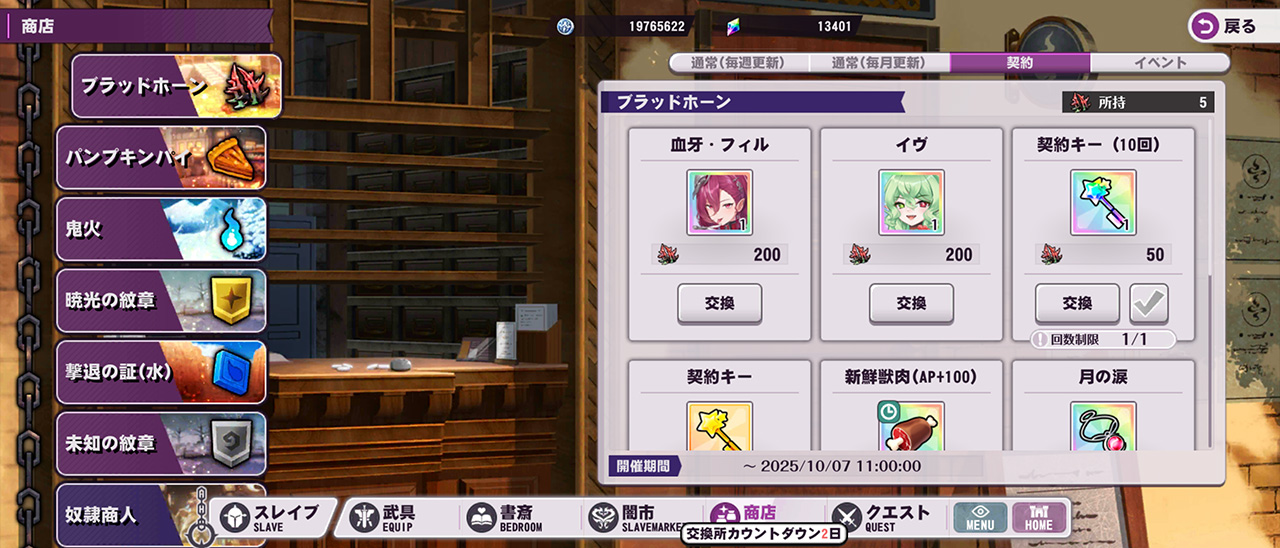View the 血牙・フィル character portrait
The width and height of the screenshot is (1280, 548).
coord(719,202)
